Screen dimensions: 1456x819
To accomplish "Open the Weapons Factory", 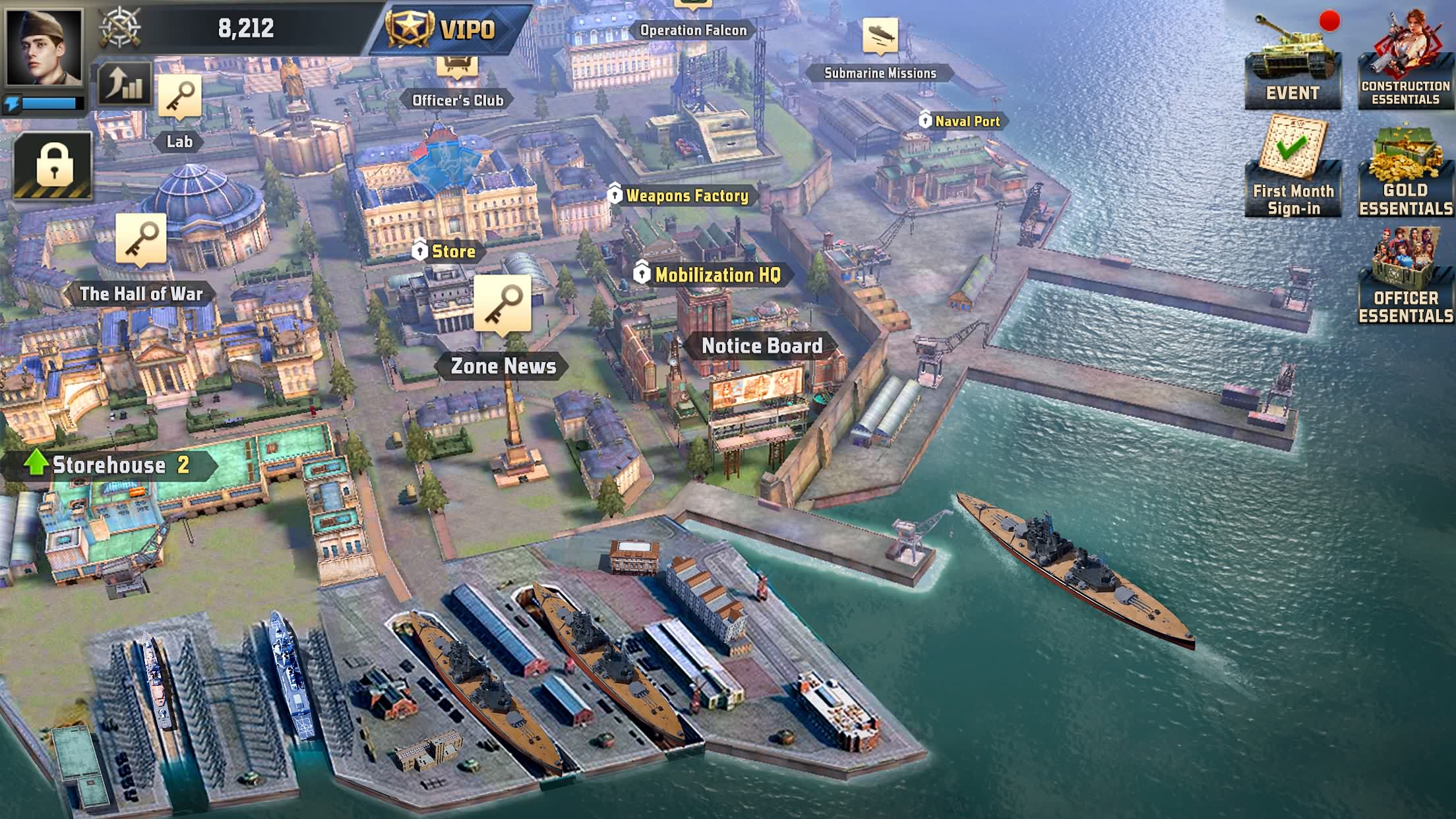I will pos(686,195).
